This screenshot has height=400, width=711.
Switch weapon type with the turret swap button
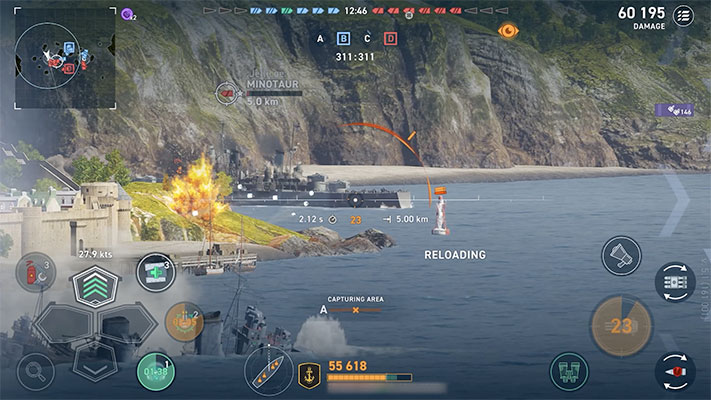(675, 282)
